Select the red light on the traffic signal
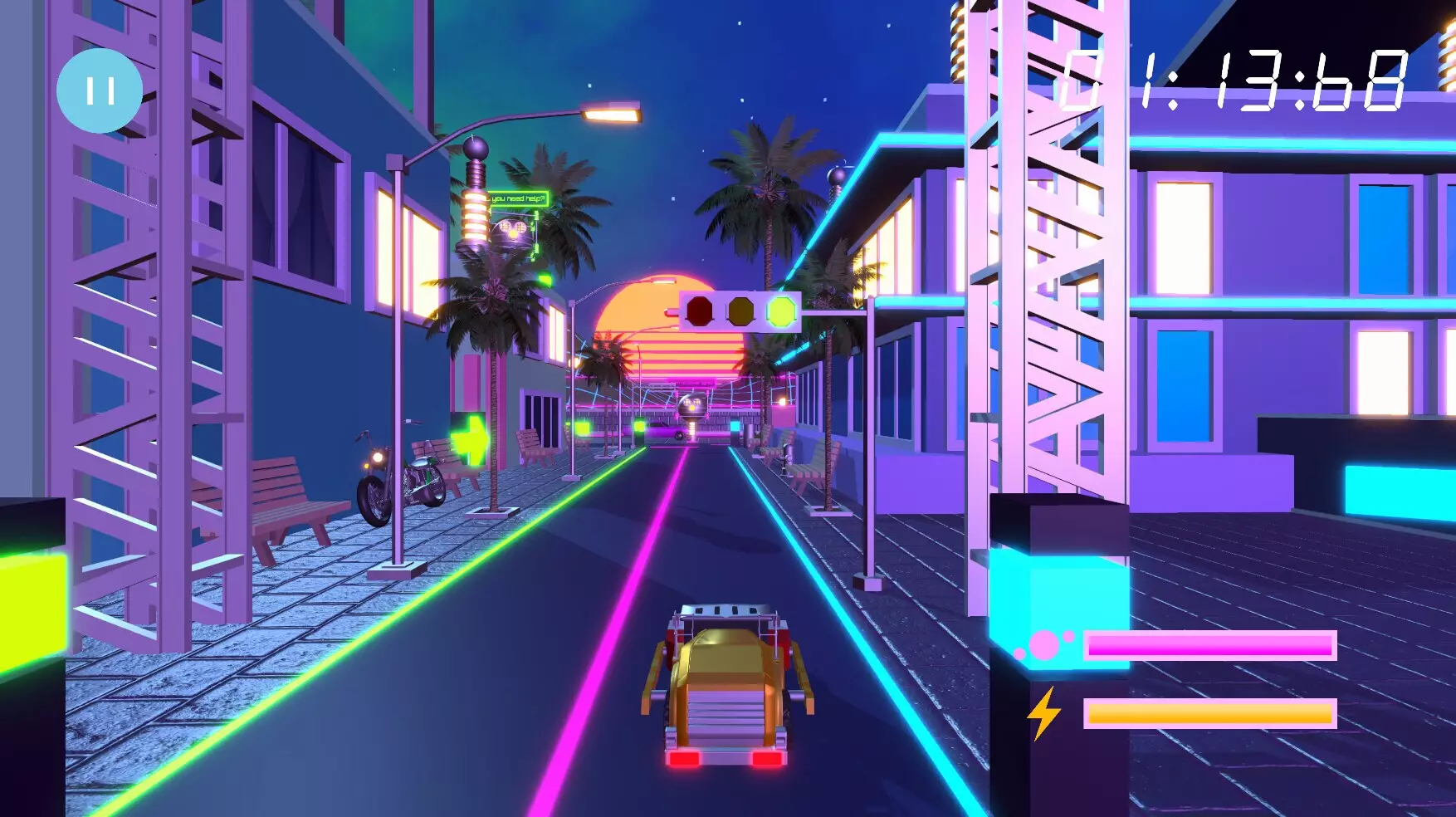 pos(698,312)
